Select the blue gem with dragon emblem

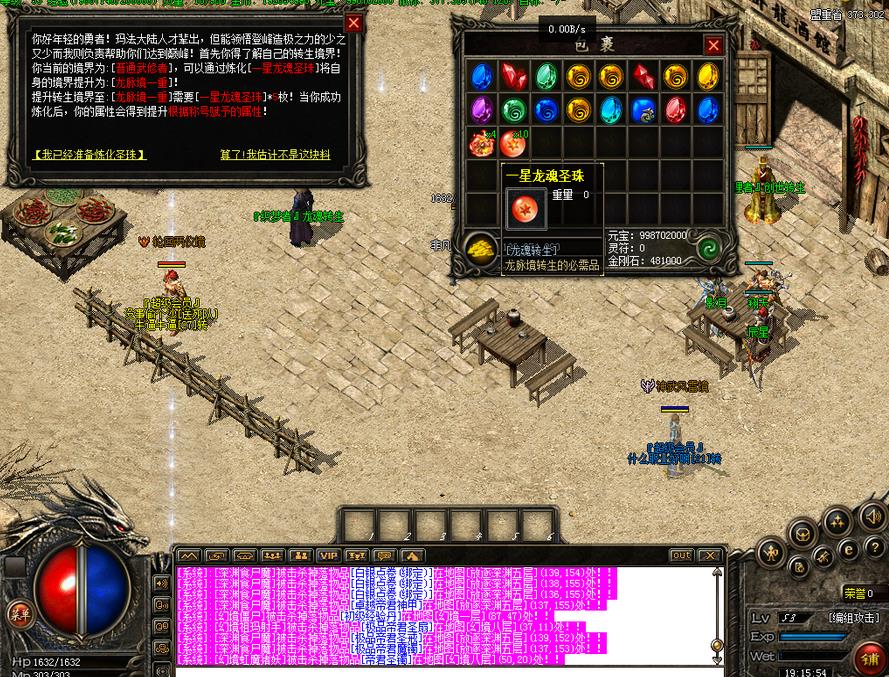643,109
